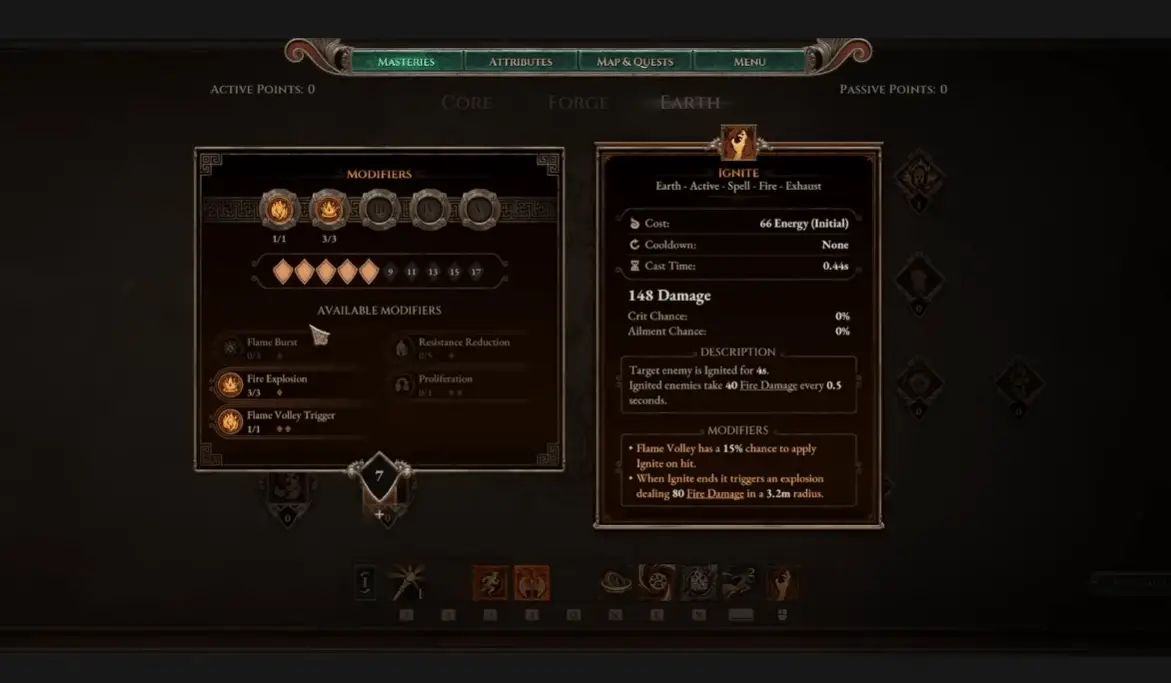Switch to the Attributes tab

coord(520,62)
